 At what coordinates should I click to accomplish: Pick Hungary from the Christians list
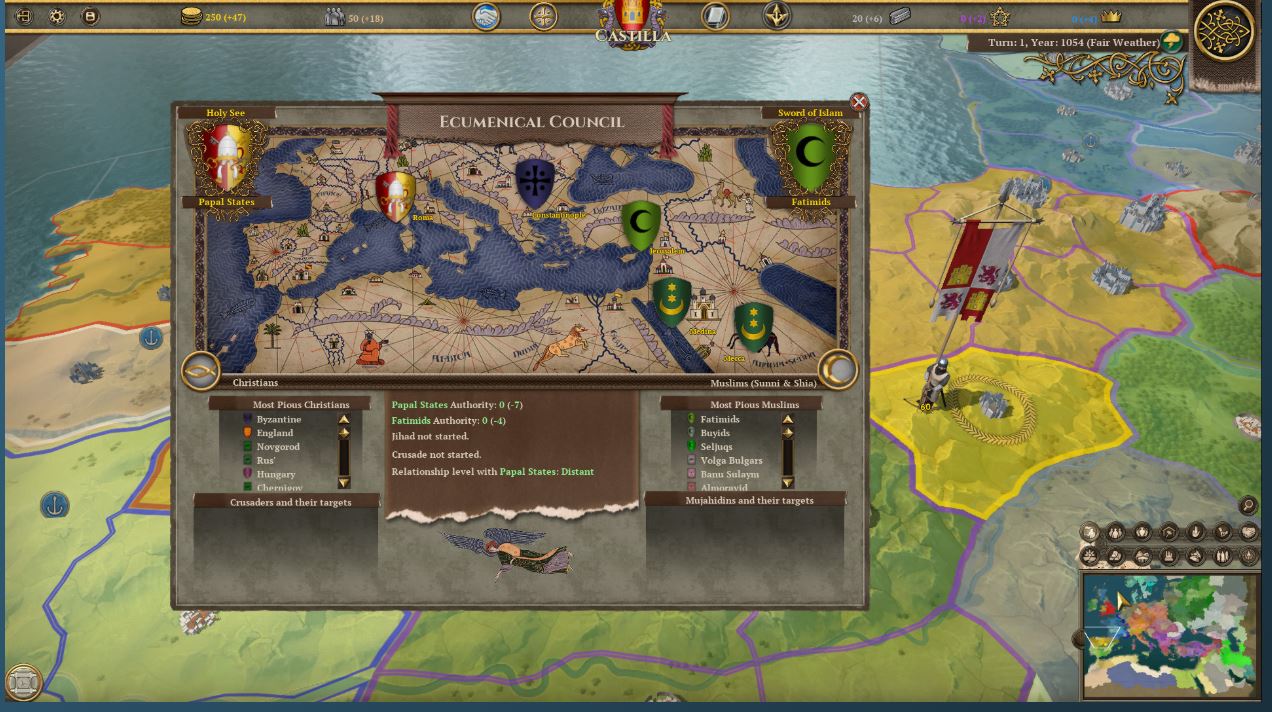(275, 474)
